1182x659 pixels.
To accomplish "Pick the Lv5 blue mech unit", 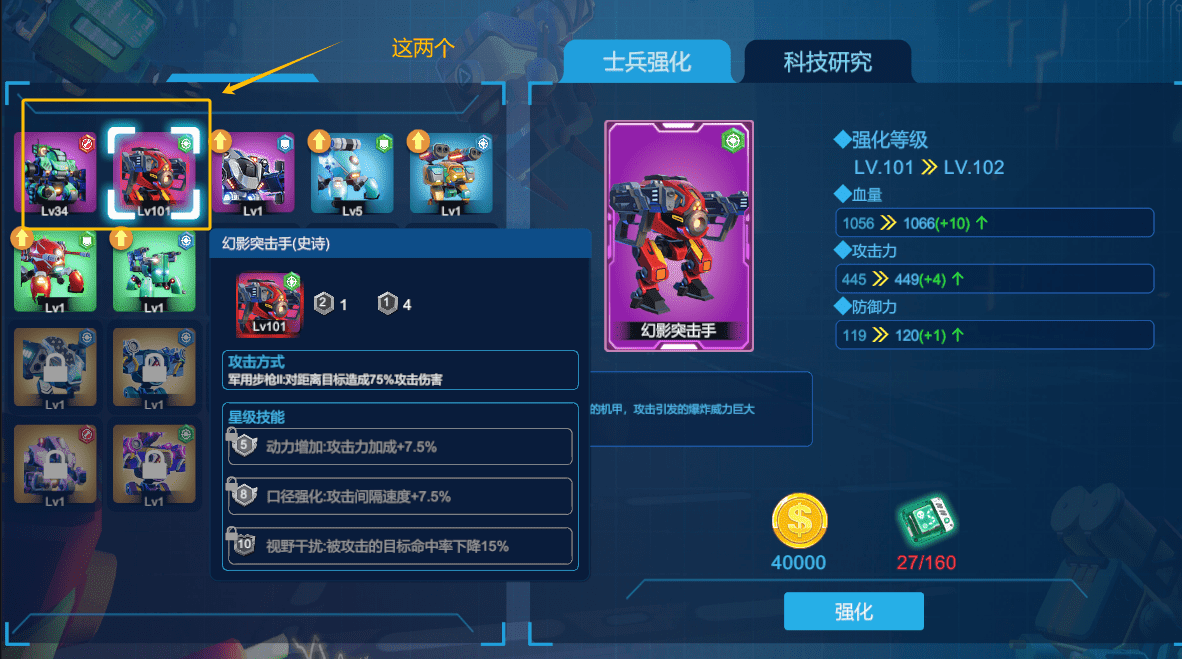I will click(352, 171).
